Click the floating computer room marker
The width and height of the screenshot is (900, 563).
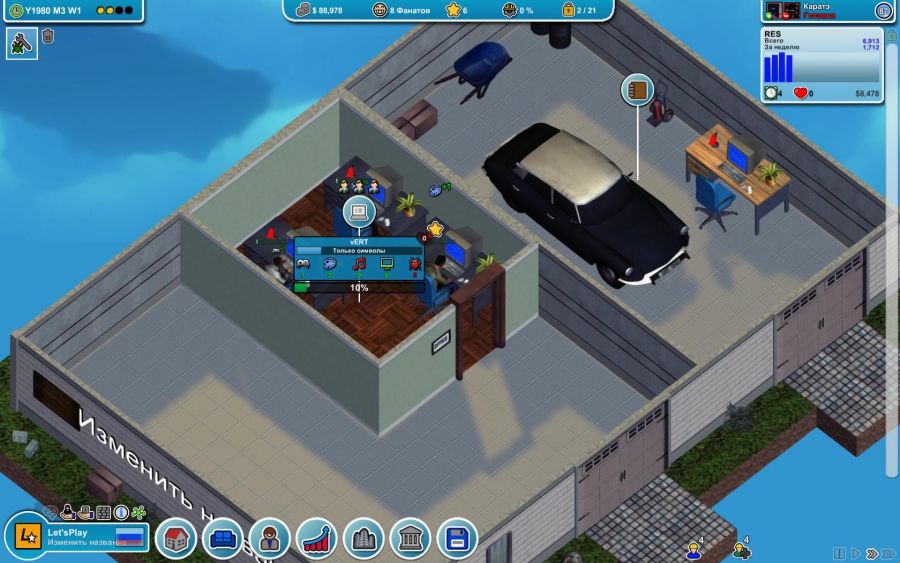[x=359, y=212]
